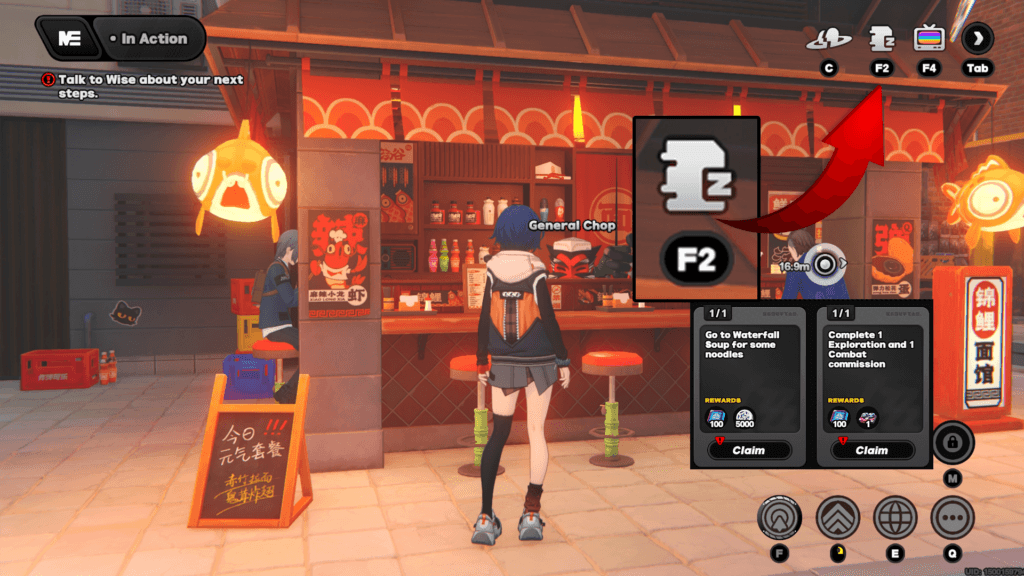The image size is (1024, 576).
Task: Open the rainbow TV icon
Action: tap(930, 39)
